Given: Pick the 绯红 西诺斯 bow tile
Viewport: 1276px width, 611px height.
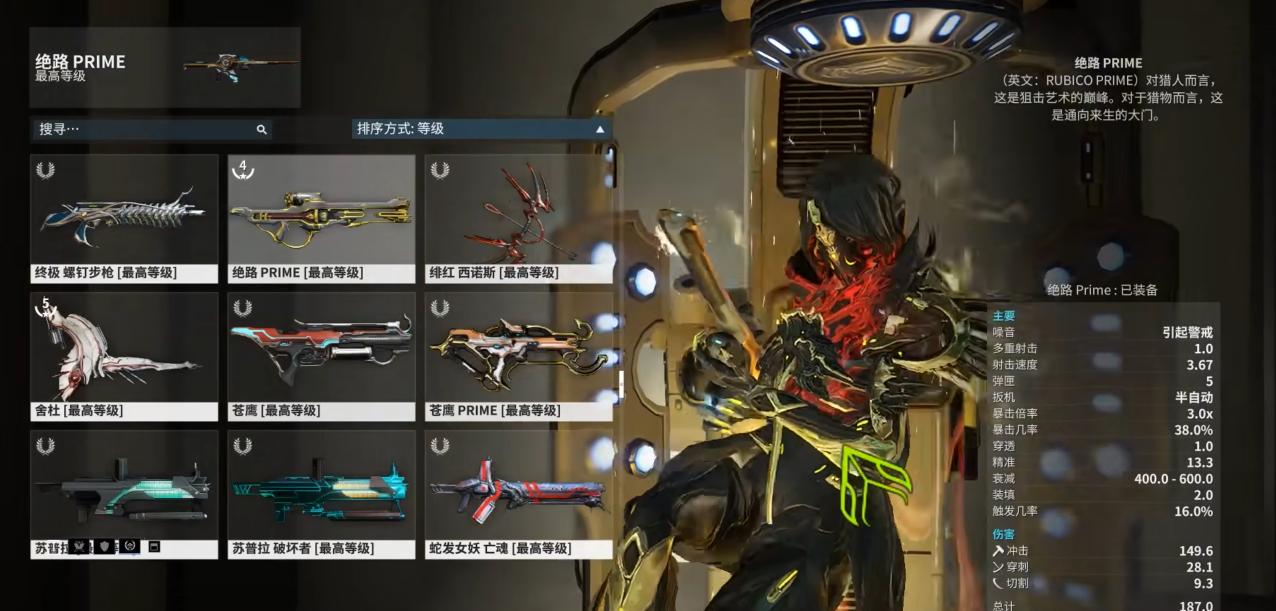Looking at the screenshot, I should click(518, 218).
